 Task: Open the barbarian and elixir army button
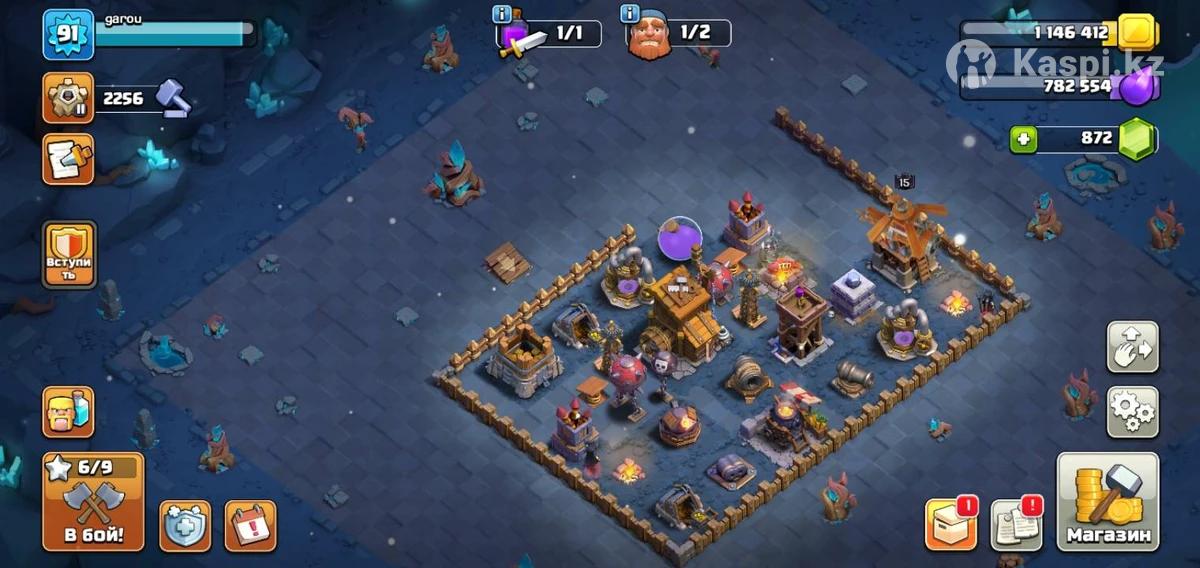pyautogui.click(x=68, y=411)
